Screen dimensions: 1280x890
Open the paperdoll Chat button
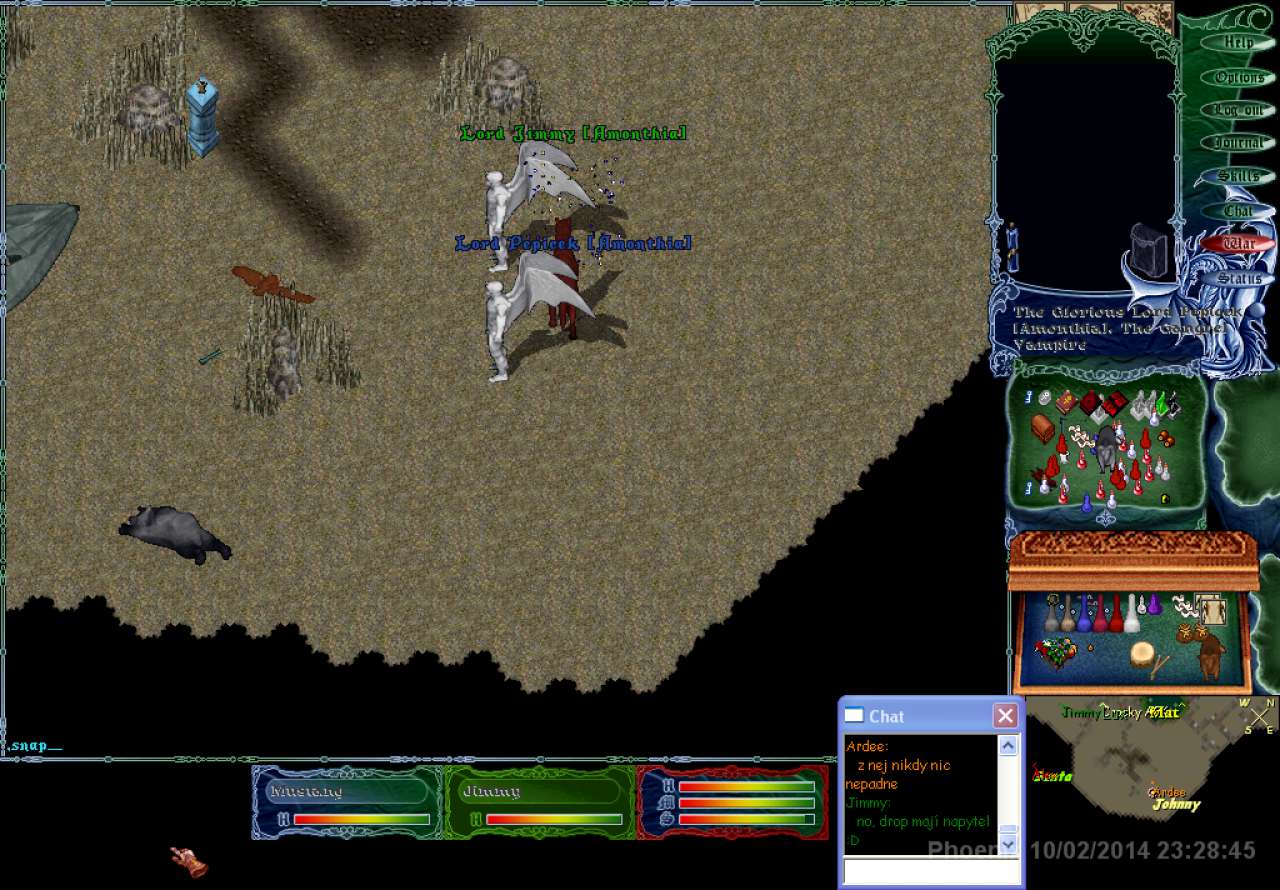1238,211
